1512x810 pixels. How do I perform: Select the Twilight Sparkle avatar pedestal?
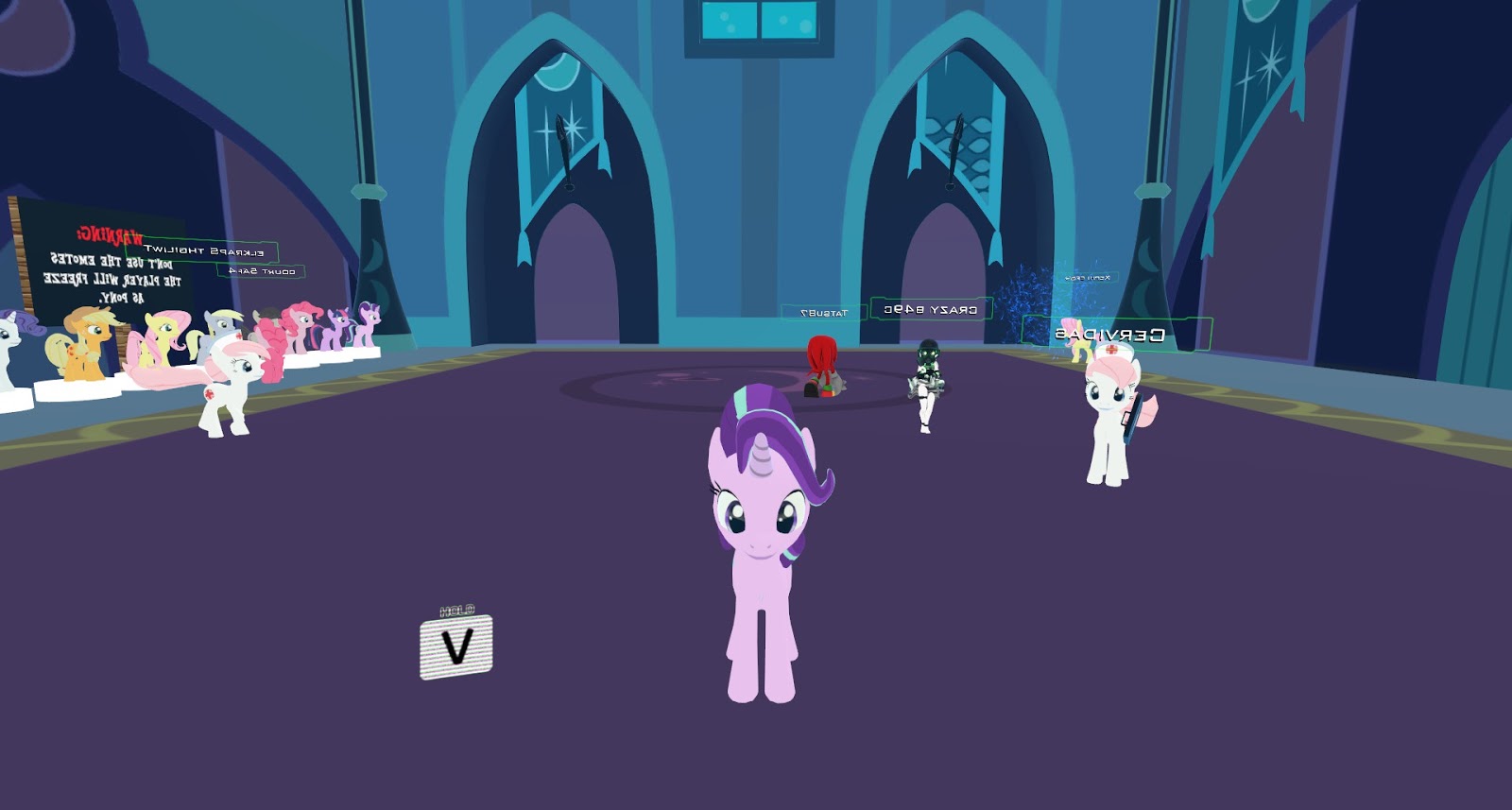(x=335, y=329)
